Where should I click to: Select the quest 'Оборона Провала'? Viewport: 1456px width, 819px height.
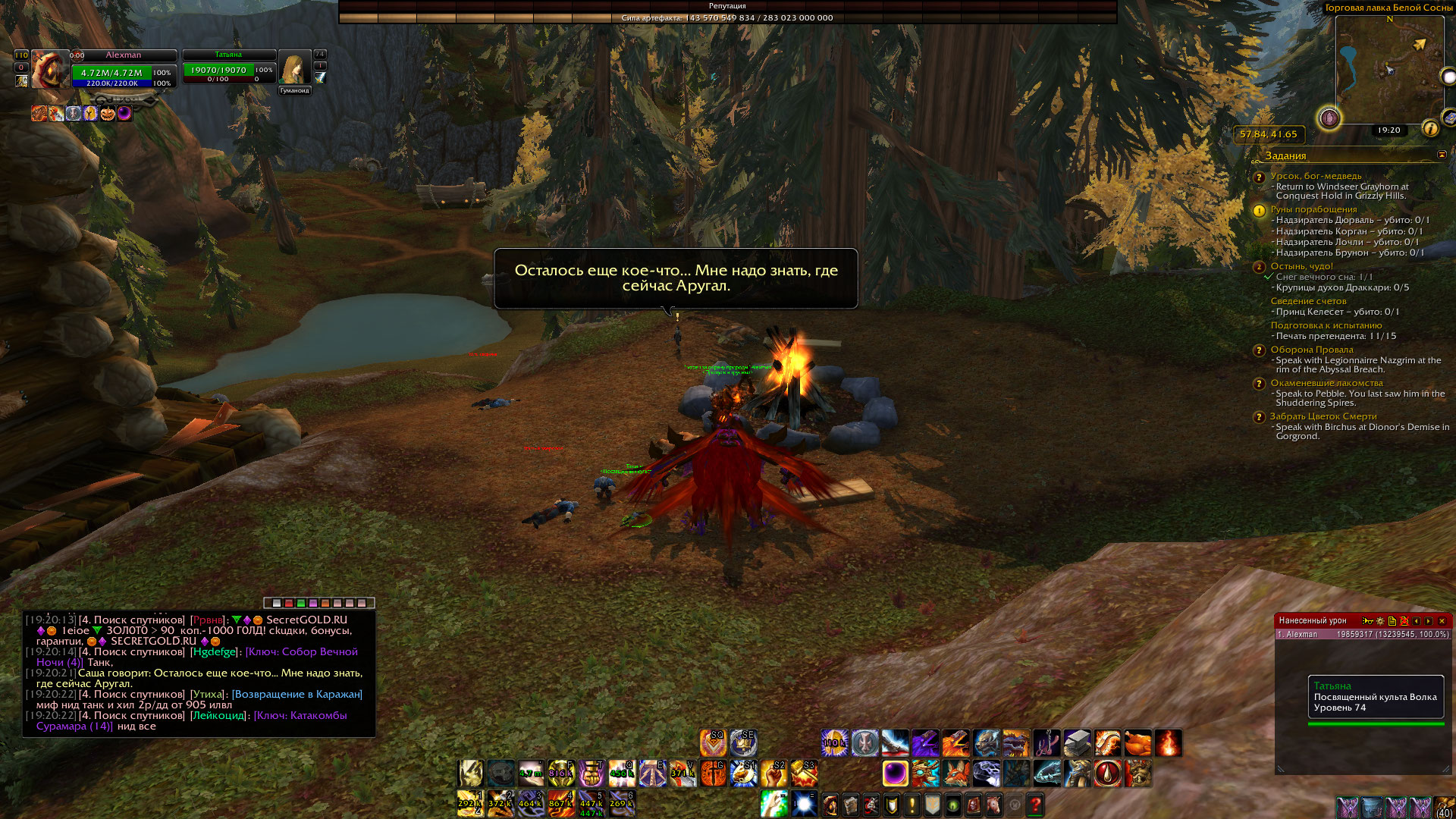1311,350
